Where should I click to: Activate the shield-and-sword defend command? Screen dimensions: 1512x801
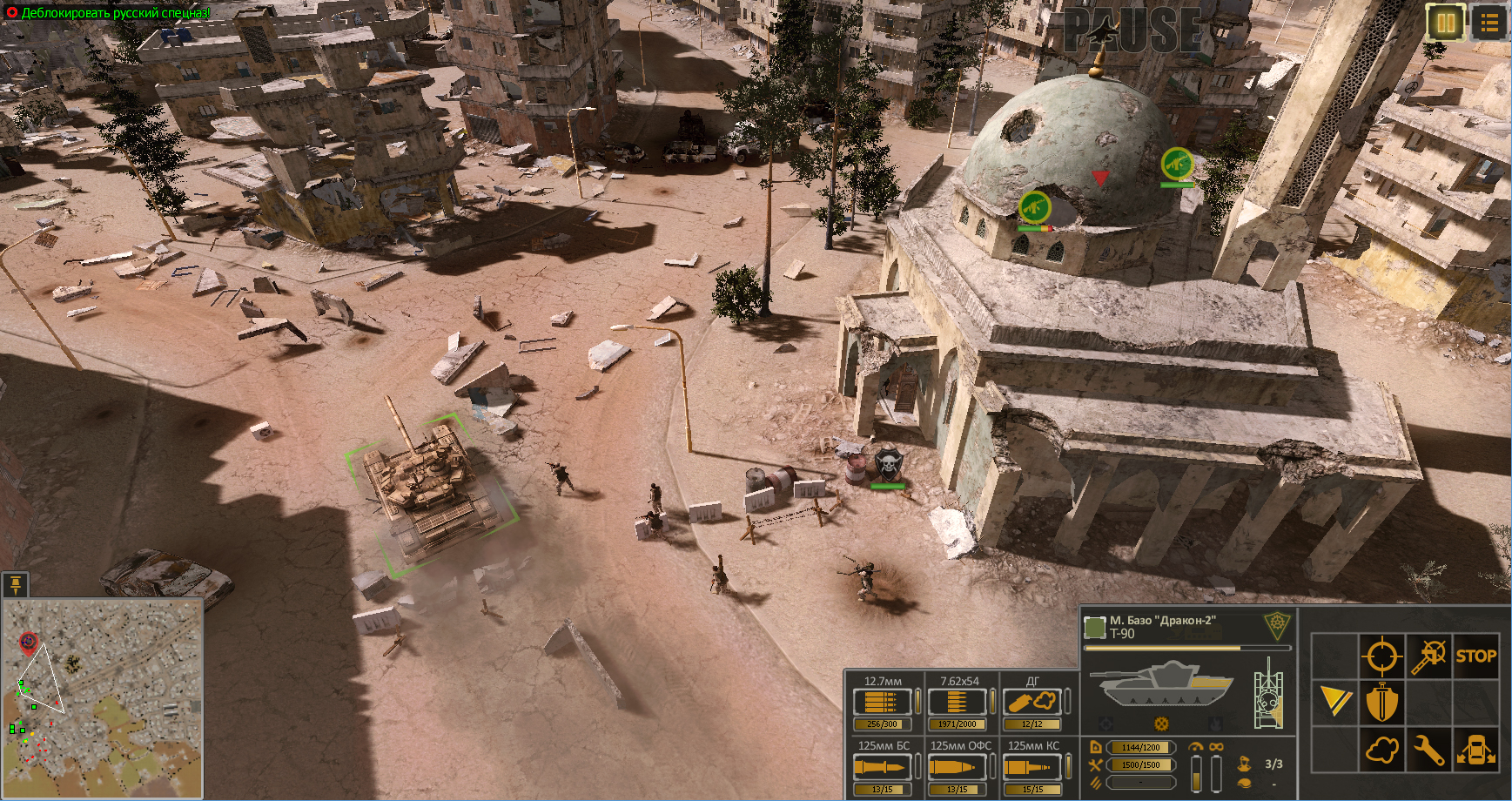[x=1382, y=702]
